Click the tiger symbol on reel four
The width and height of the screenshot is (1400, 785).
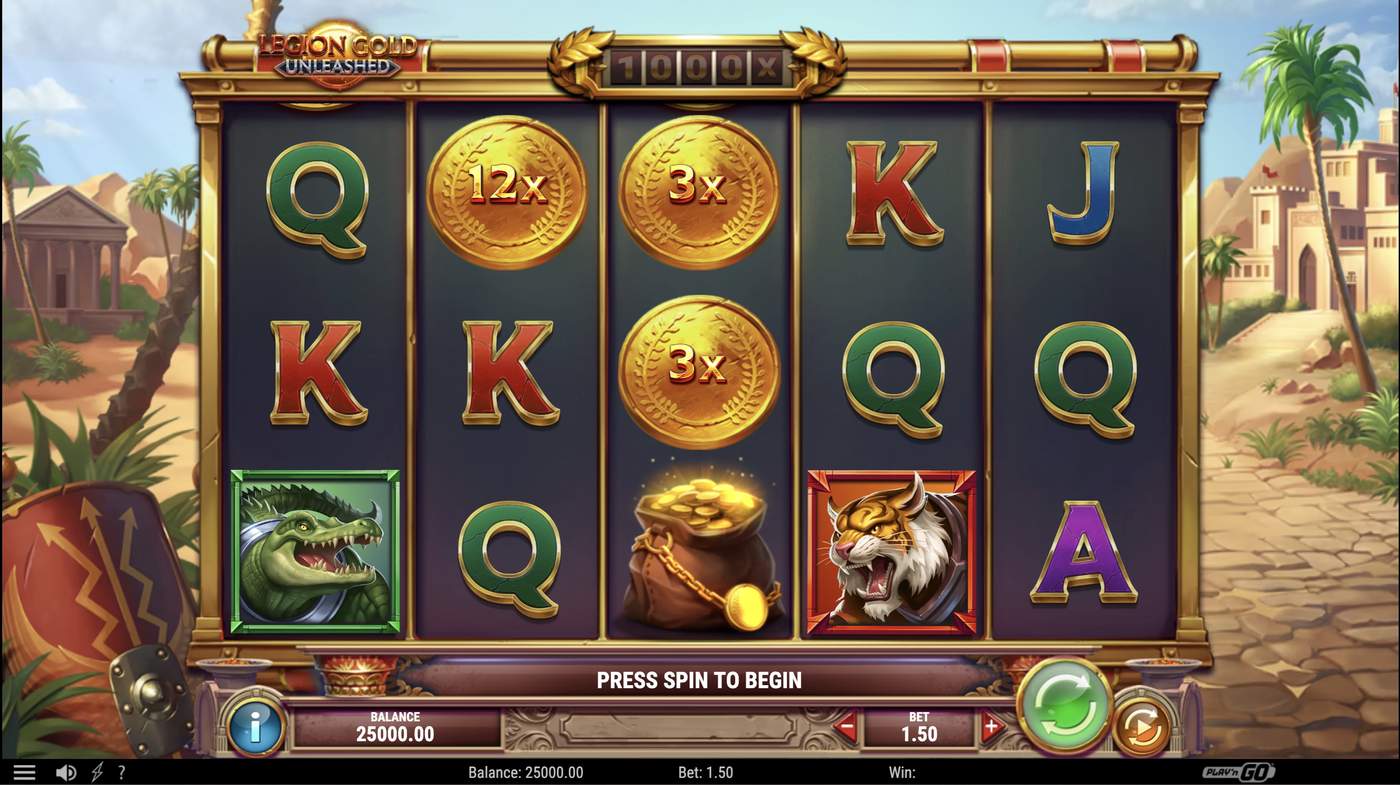click(890, 550)
